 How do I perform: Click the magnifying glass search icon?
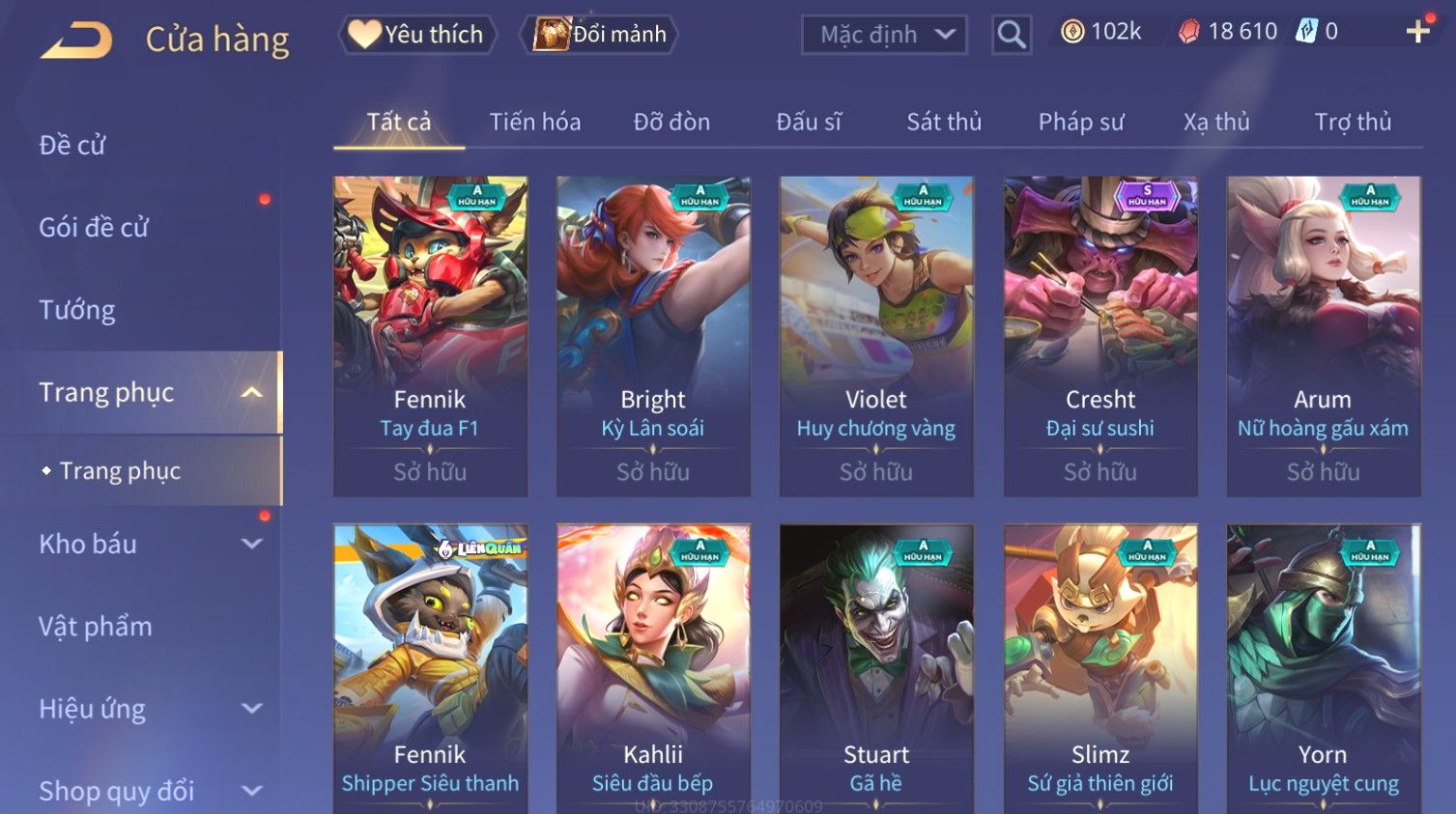pyautogui.click(x=1012, y=36)
